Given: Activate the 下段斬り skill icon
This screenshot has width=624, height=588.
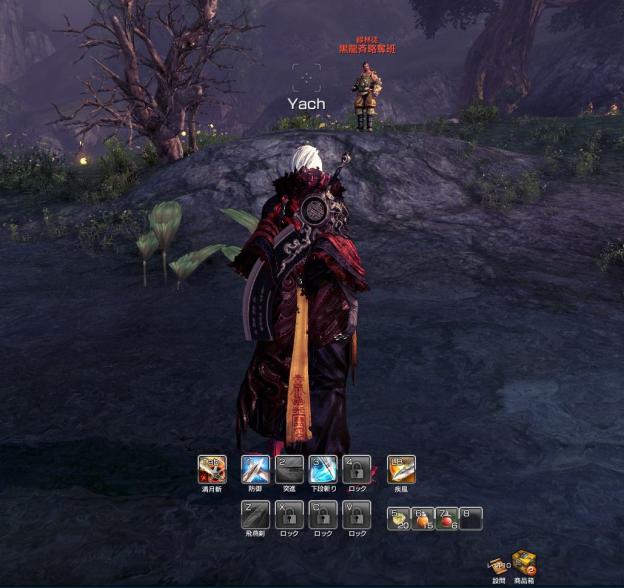Looking at the screenshot, I should (323, 469).
